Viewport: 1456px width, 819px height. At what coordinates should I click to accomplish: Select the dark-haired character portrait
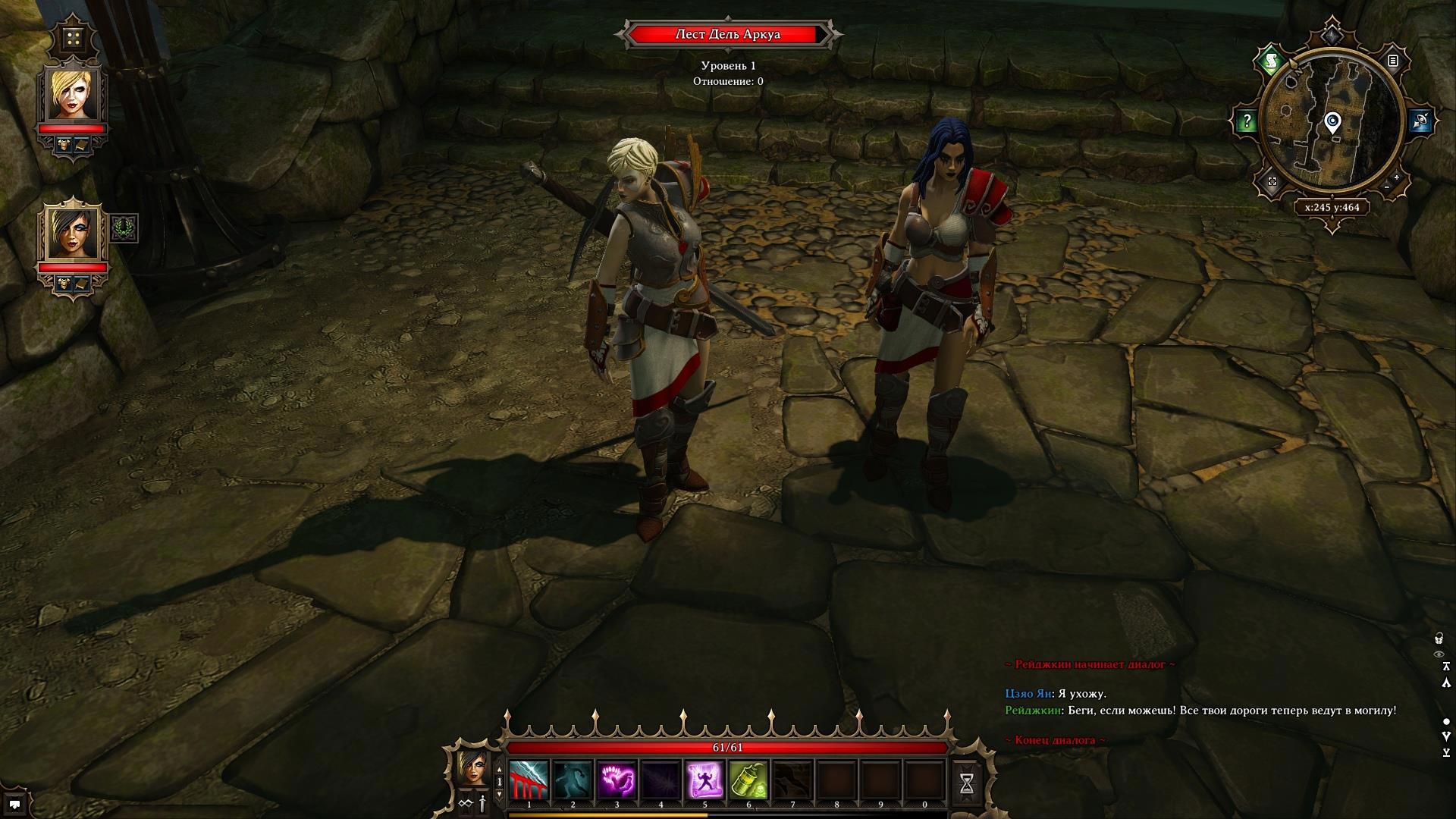[x=73, y=233]
